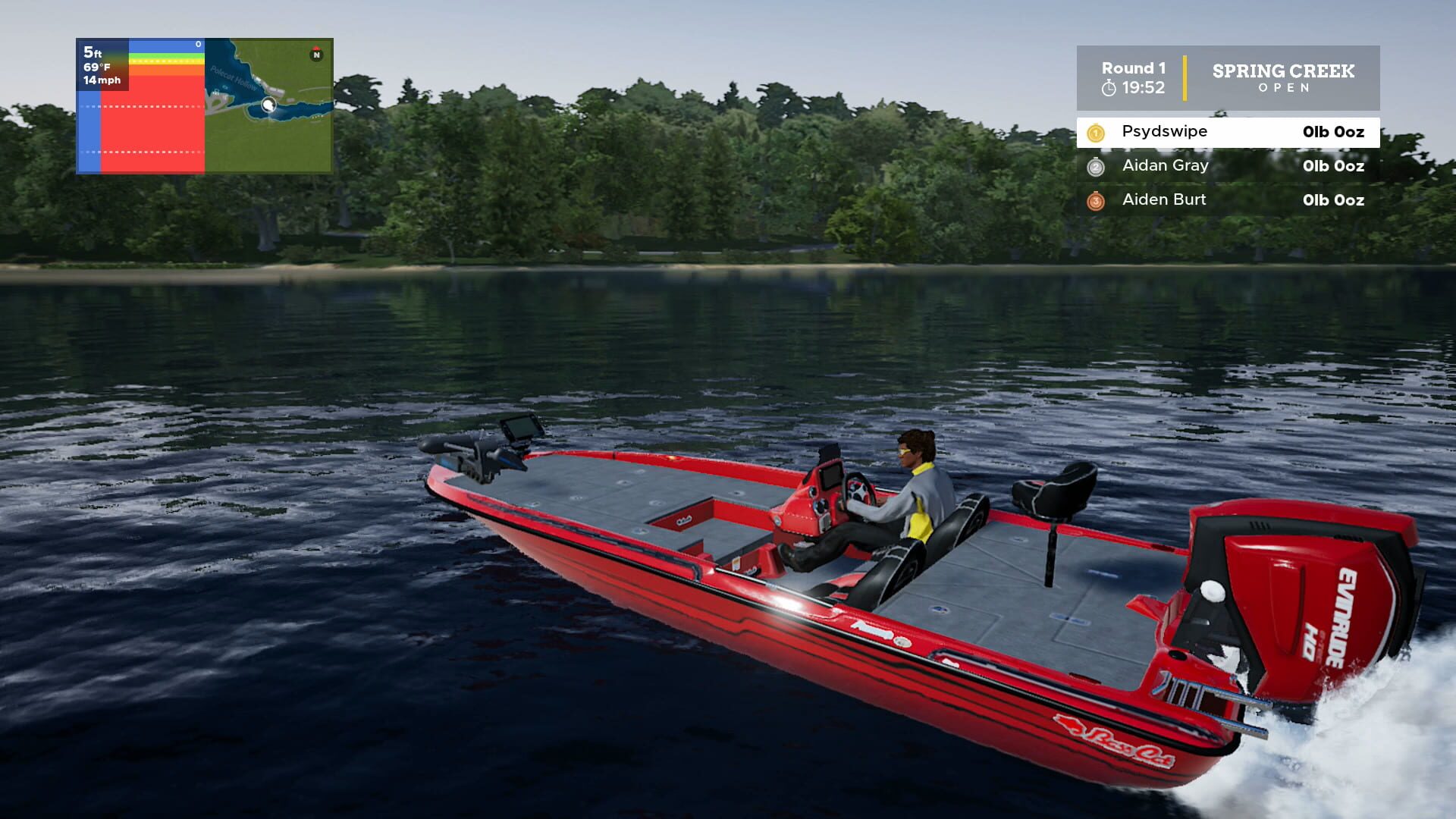This screenshot has width=1456, height=819.
Task: Select the North compass indicator on the minimap
Action: click(317, 55)
